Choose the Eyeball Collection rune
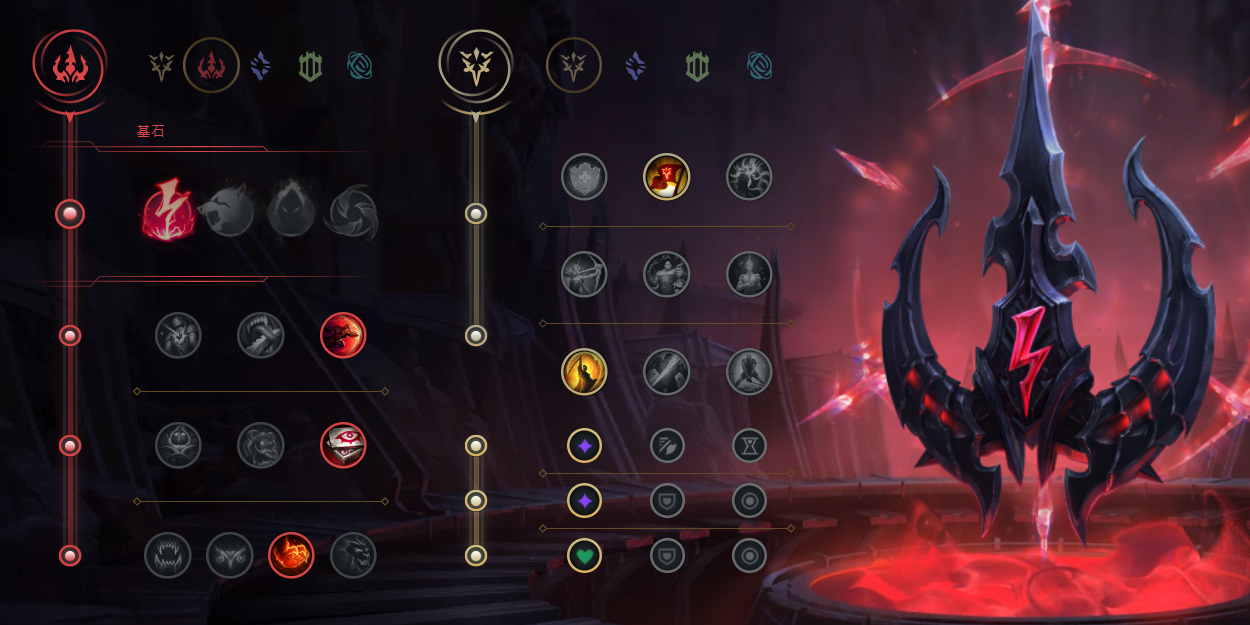Viewport: 1250px width, 625px height. click(x=343, y=445)
